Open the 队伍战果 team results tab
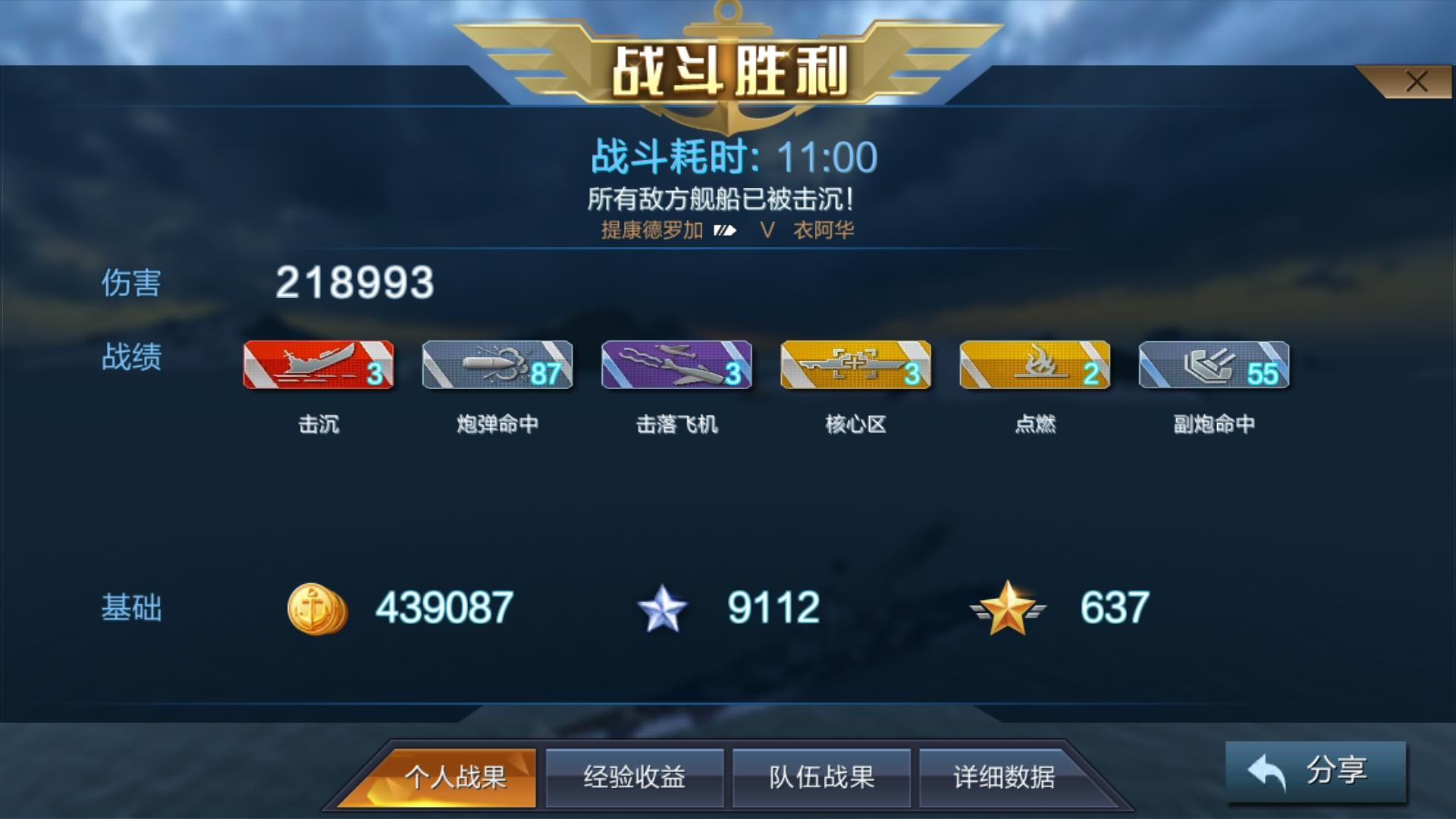The height and width of the screenshot is (819, 1456). 821,777
